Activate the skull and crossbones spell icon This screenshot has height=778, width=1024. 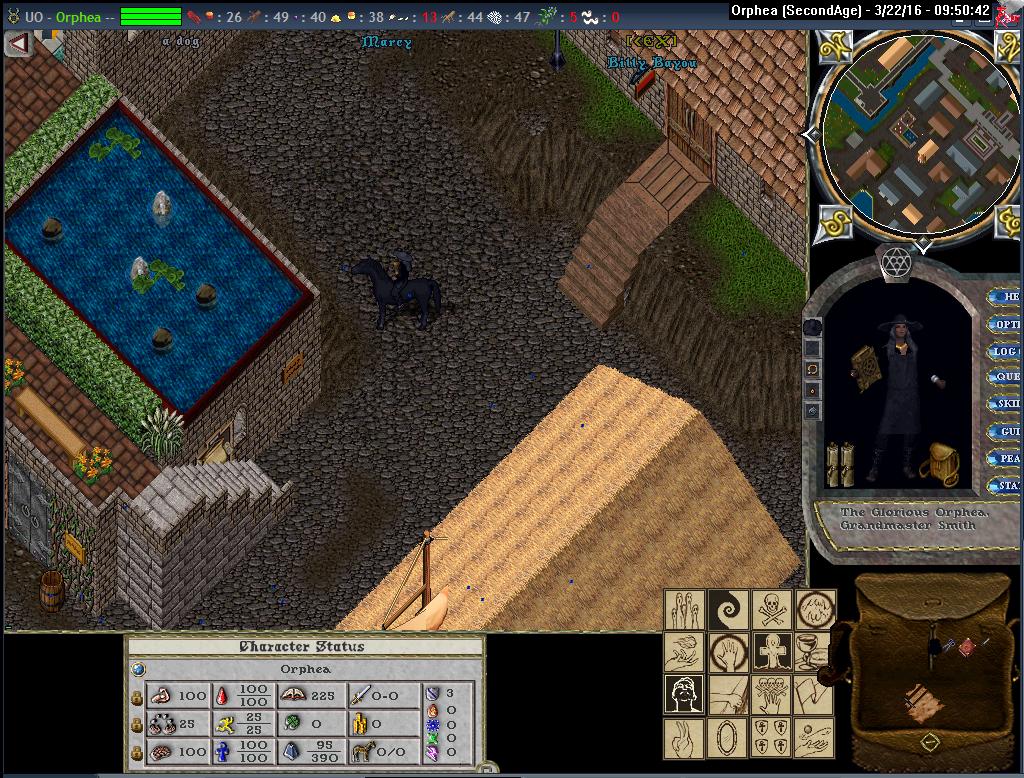click(770, 608)
